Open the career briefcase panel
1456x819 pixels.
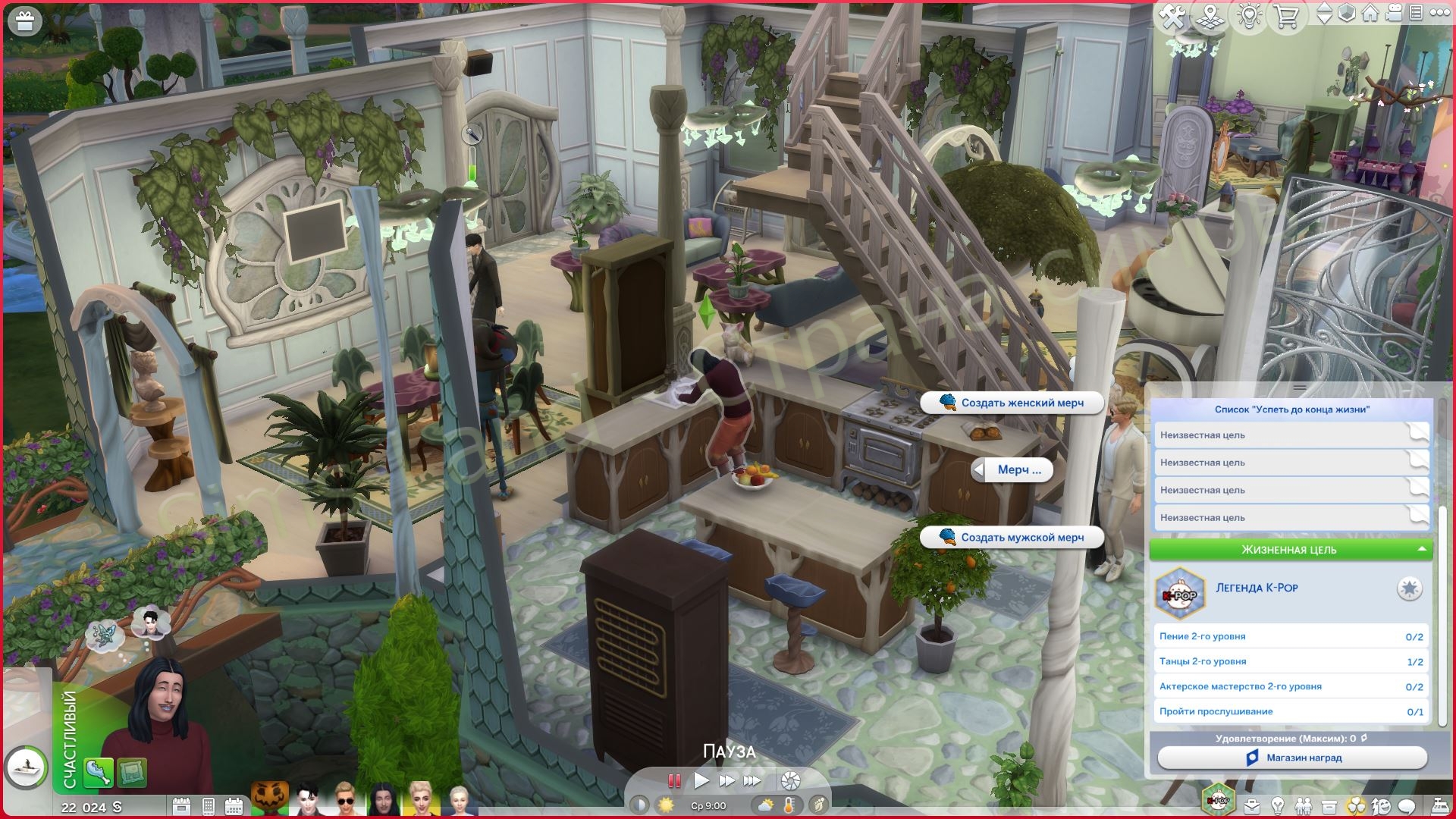click(1251, 805)
